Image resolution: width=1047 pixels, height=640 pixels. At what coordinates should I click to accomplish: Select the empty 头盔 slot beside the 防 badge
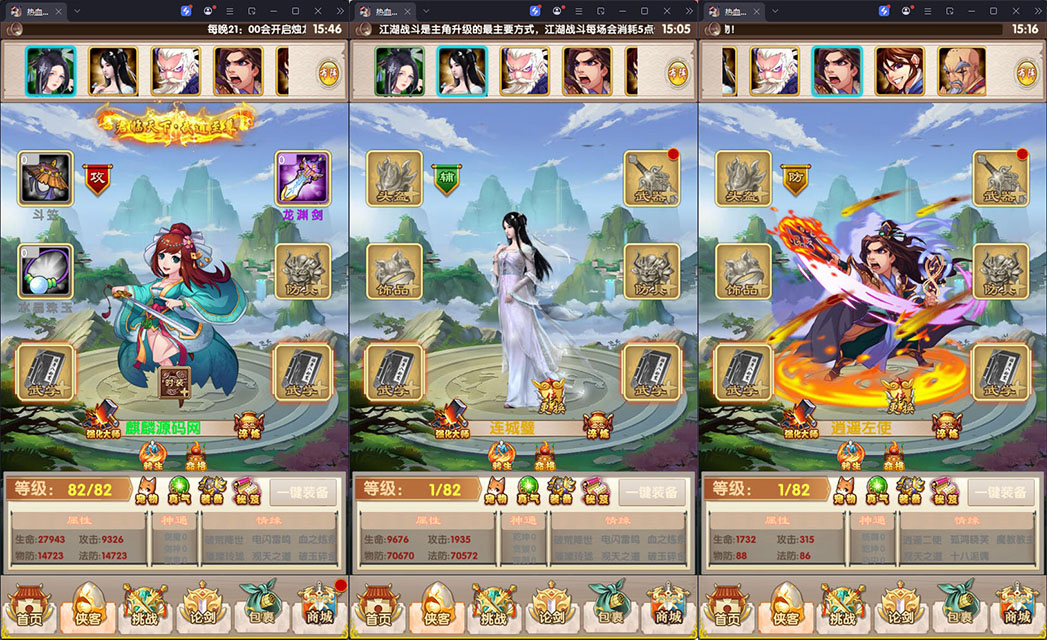(743, 180)
